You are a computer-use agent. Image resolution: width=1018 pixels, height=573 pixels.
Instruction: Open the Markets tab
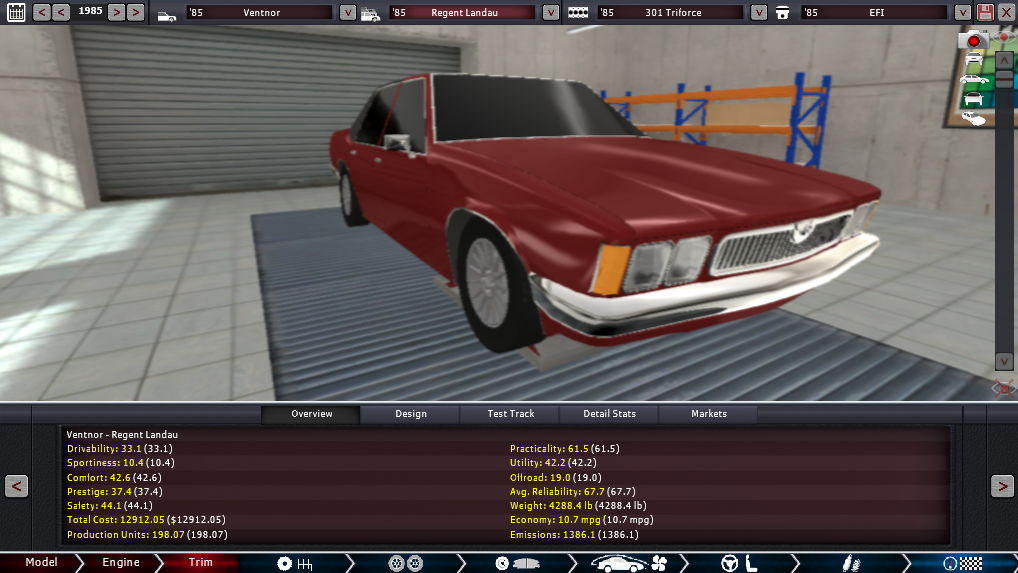[x=709, y=414]
